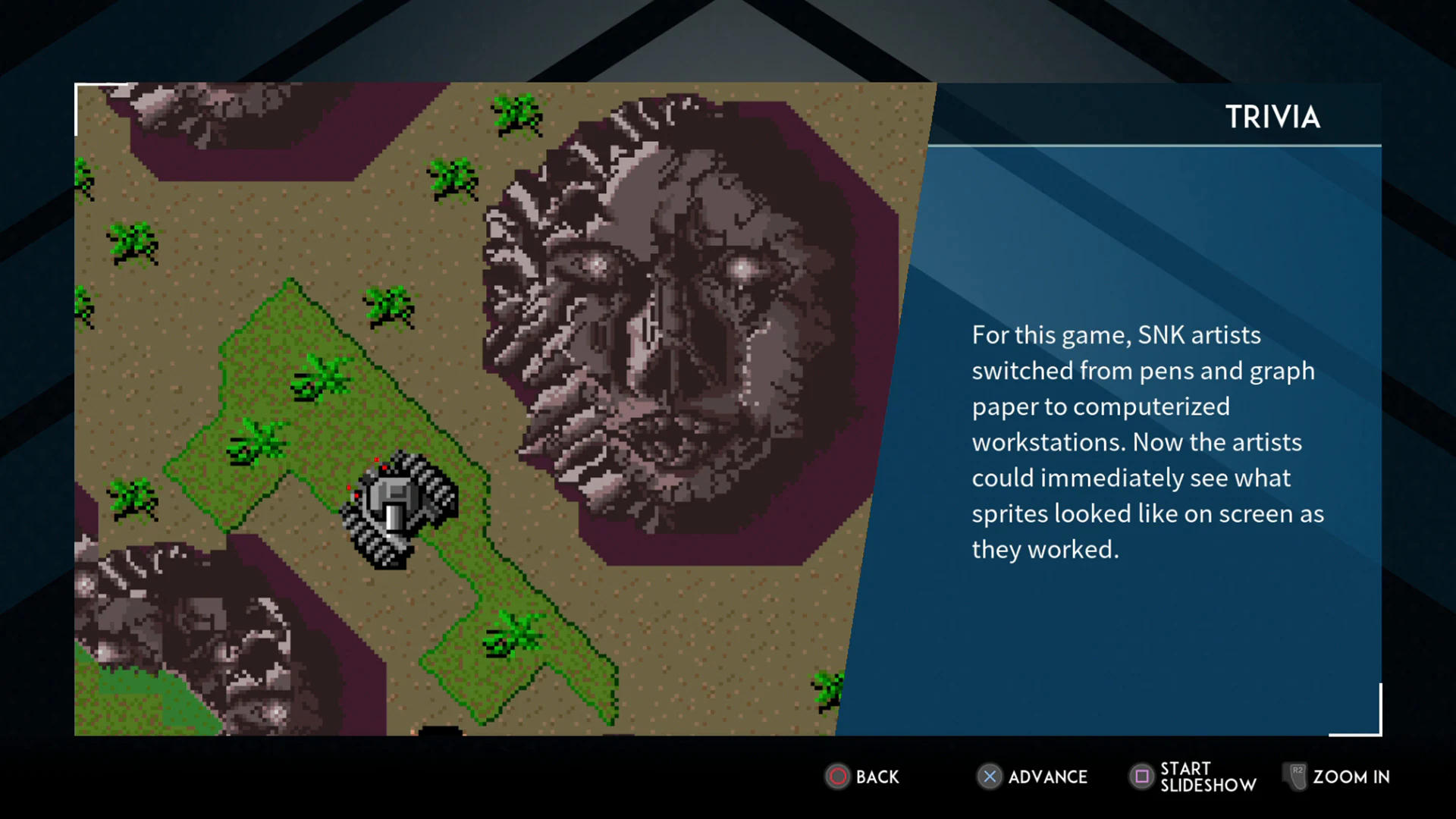The width and height of the screenshot is (1456, 819).
Task: Select the ZOOM IN text
Action: pyautogui.click(x=1352, y=777)
